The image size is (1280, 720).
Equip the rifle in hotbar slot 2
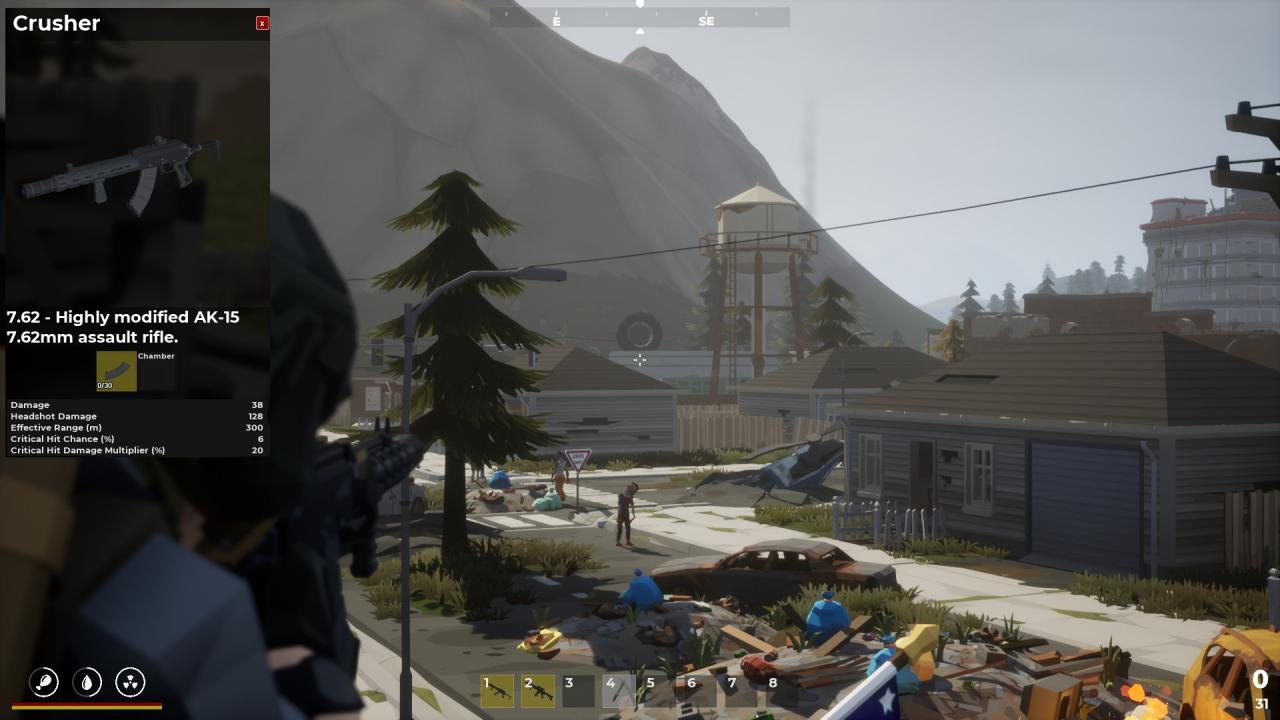[x=538, y=690]
